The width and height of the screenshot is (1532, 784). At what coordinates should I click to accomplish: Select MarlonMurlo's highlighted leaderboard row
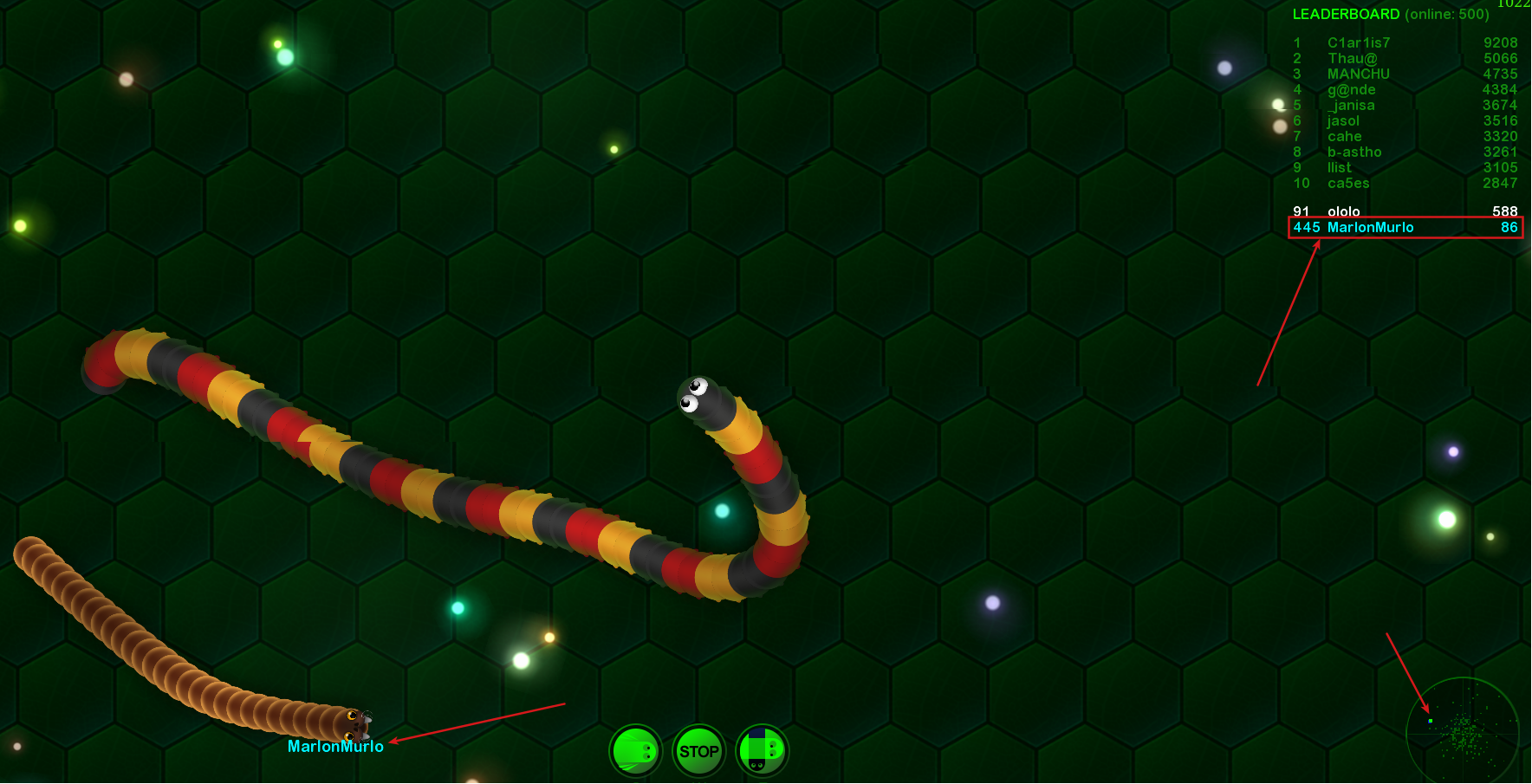coord(1405,228)
